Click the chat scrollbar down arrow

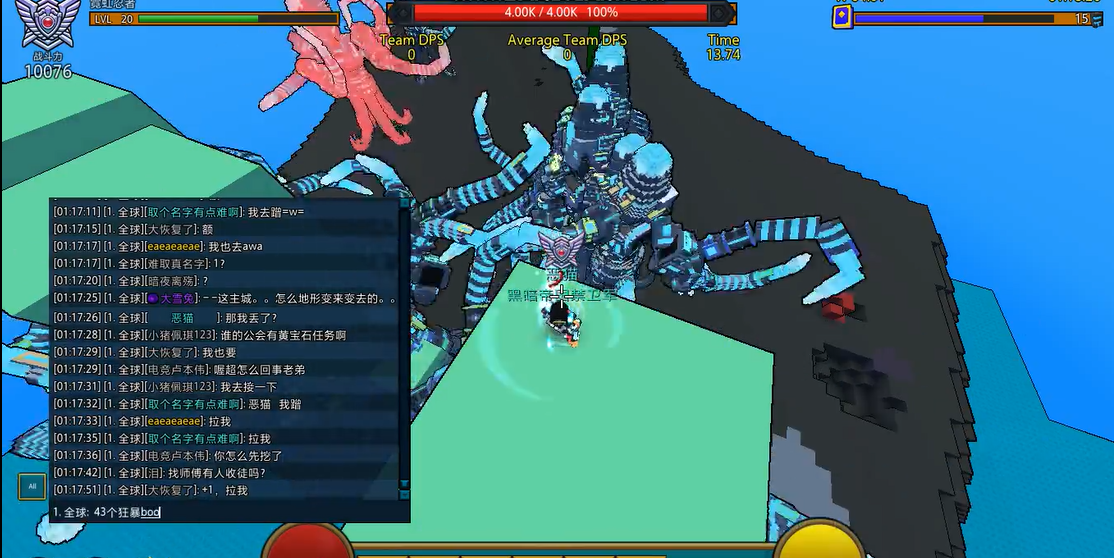(x=404, y=484)
